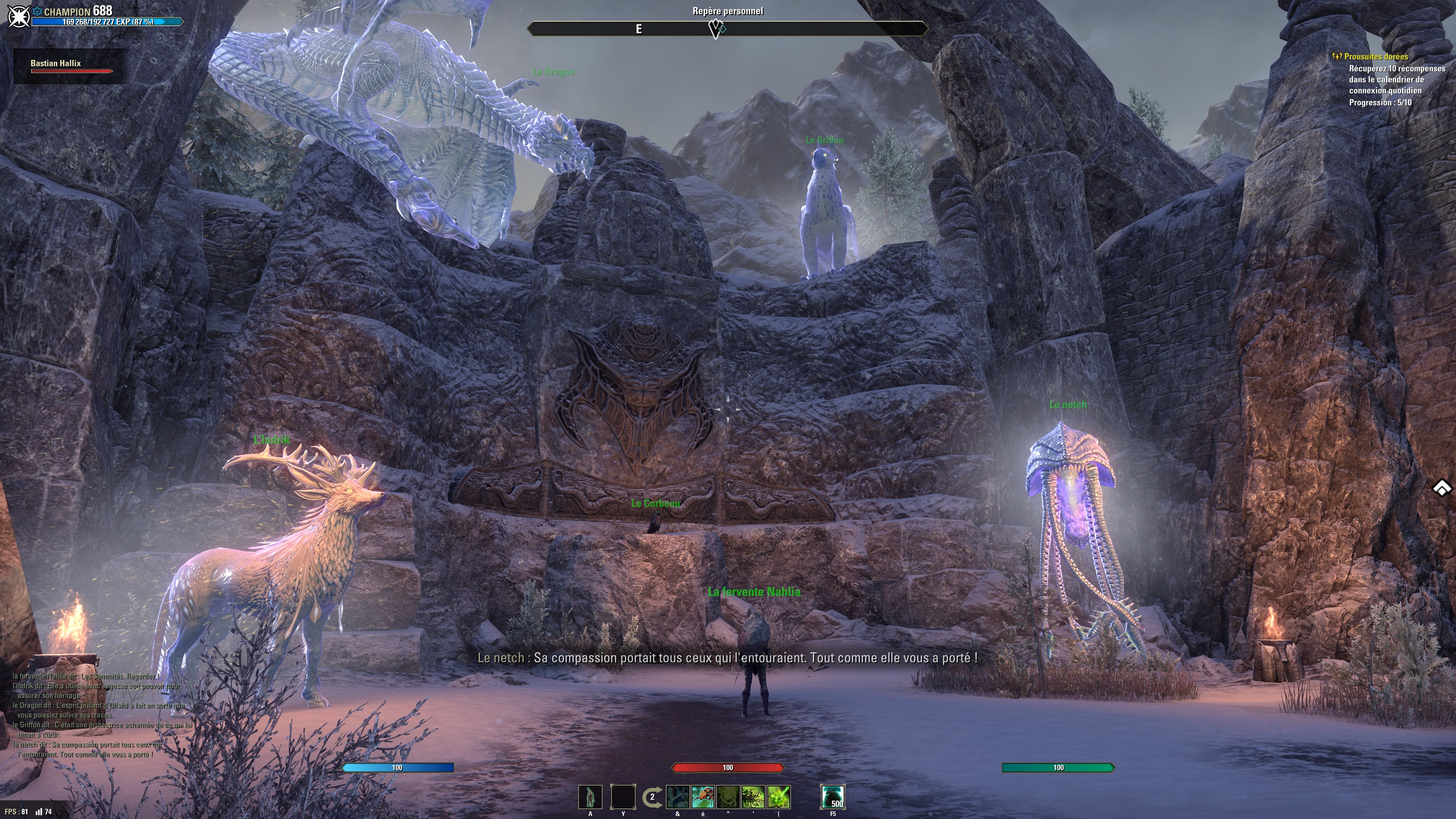Activate the dark winged creature ability
This screenshot has height=819, width=1456.
677,796
